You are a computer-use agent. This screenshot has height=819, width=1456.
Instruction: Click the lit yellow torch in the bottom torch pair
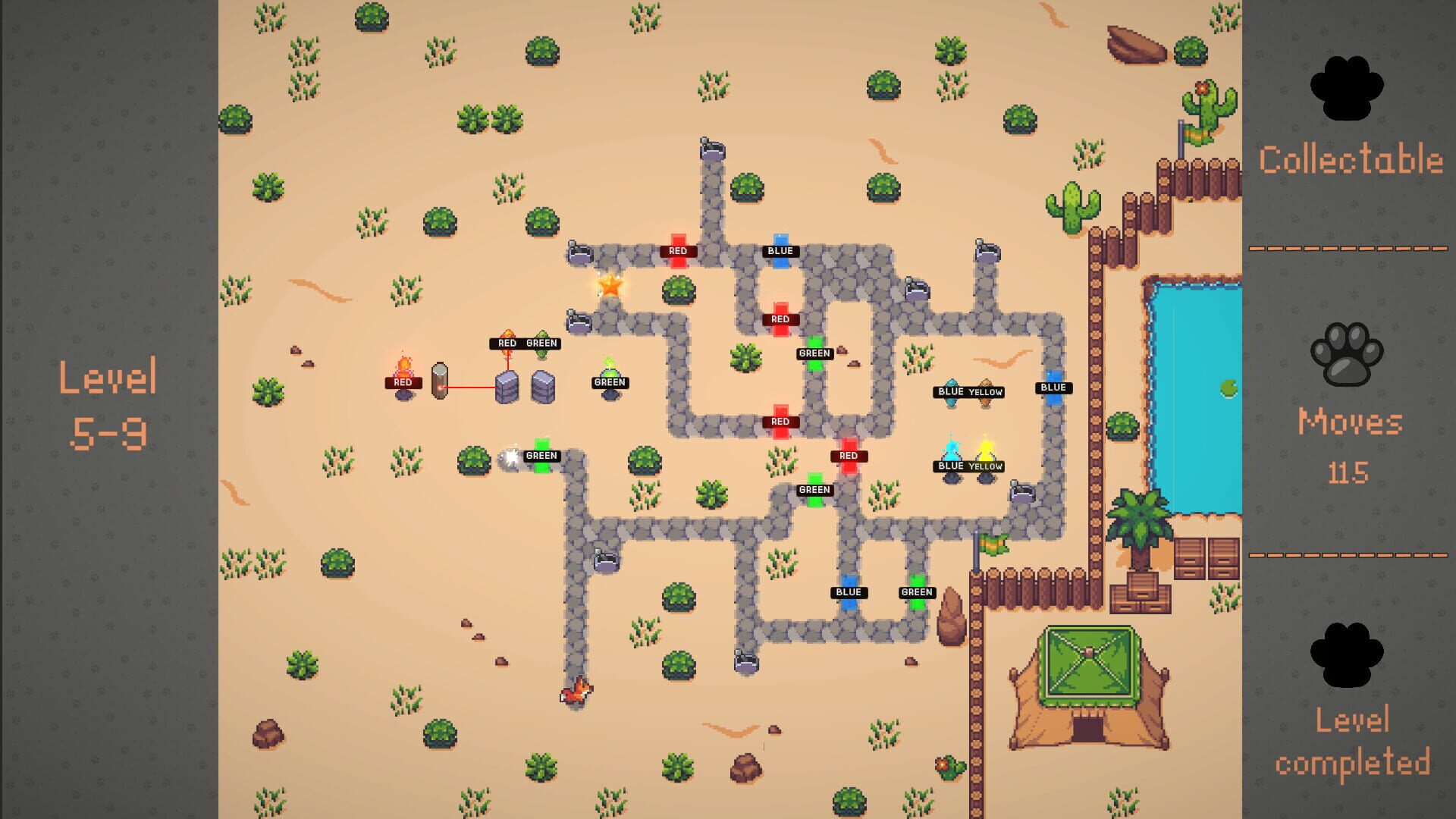[985, 450]
